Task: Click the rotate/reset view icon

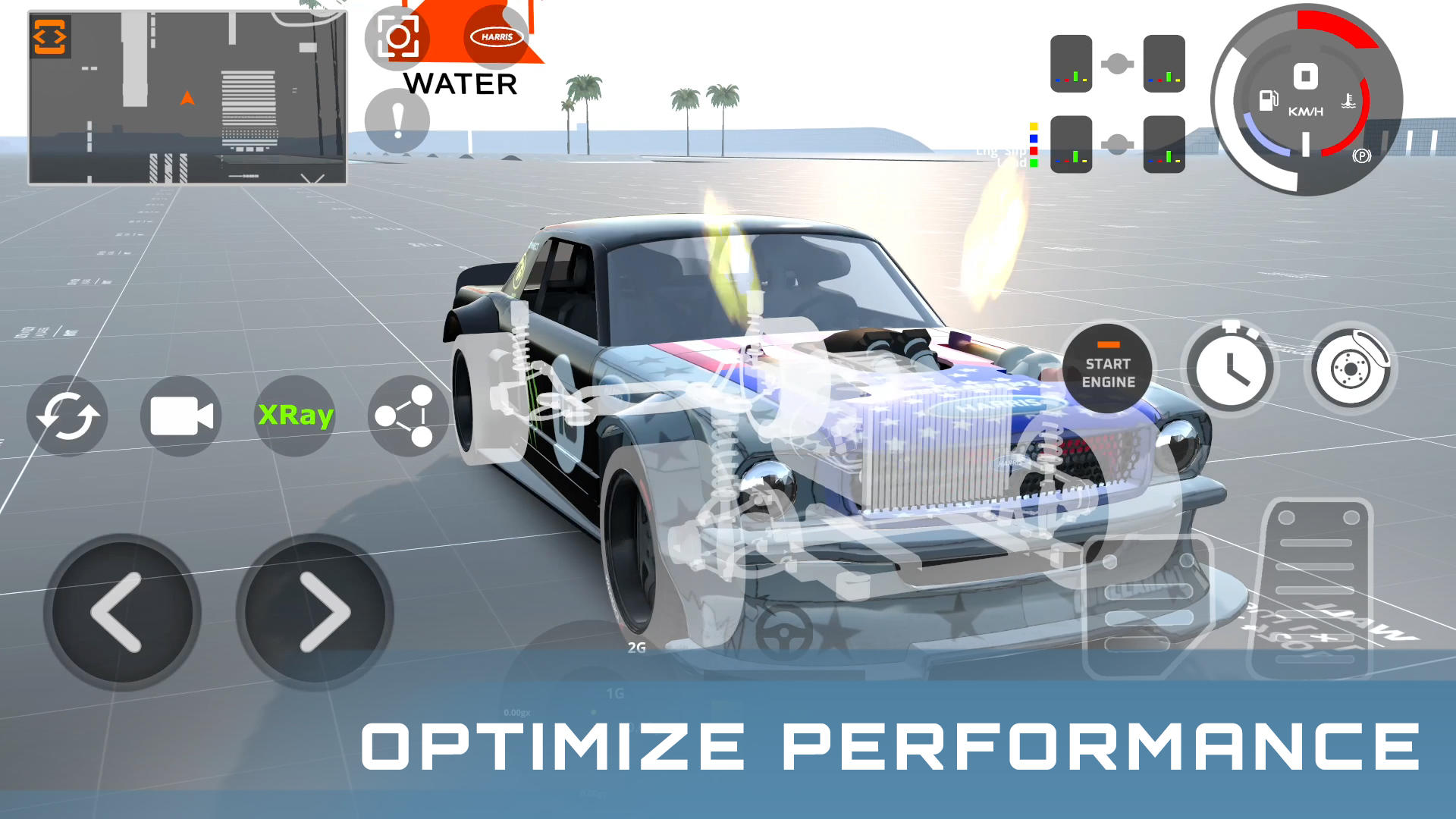Action: click(67, 416)
